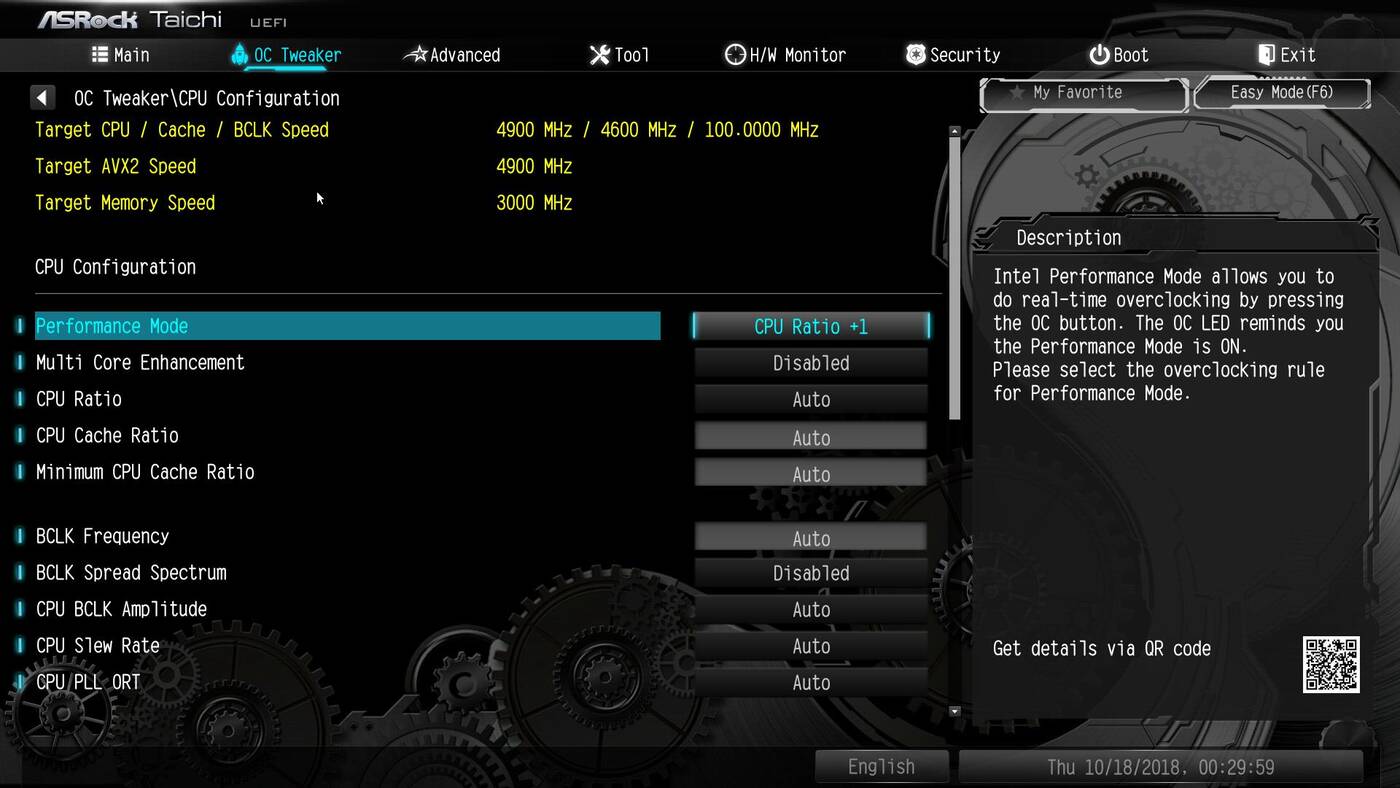Toggle the BCLK Spread Spectrum setting

click(811, 573)
